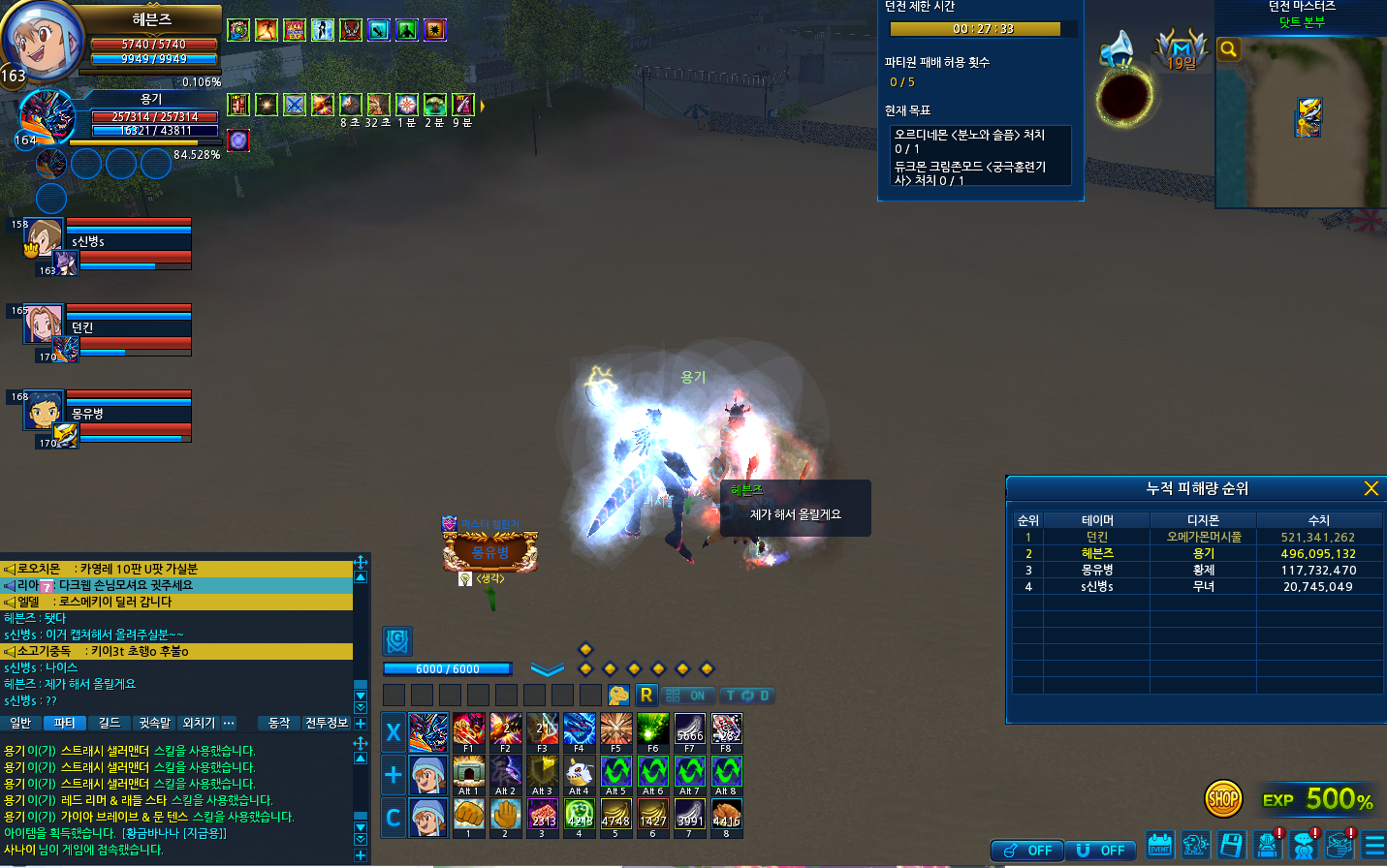Select party member 던킨 frame
1387x868 pixels.
109,329
